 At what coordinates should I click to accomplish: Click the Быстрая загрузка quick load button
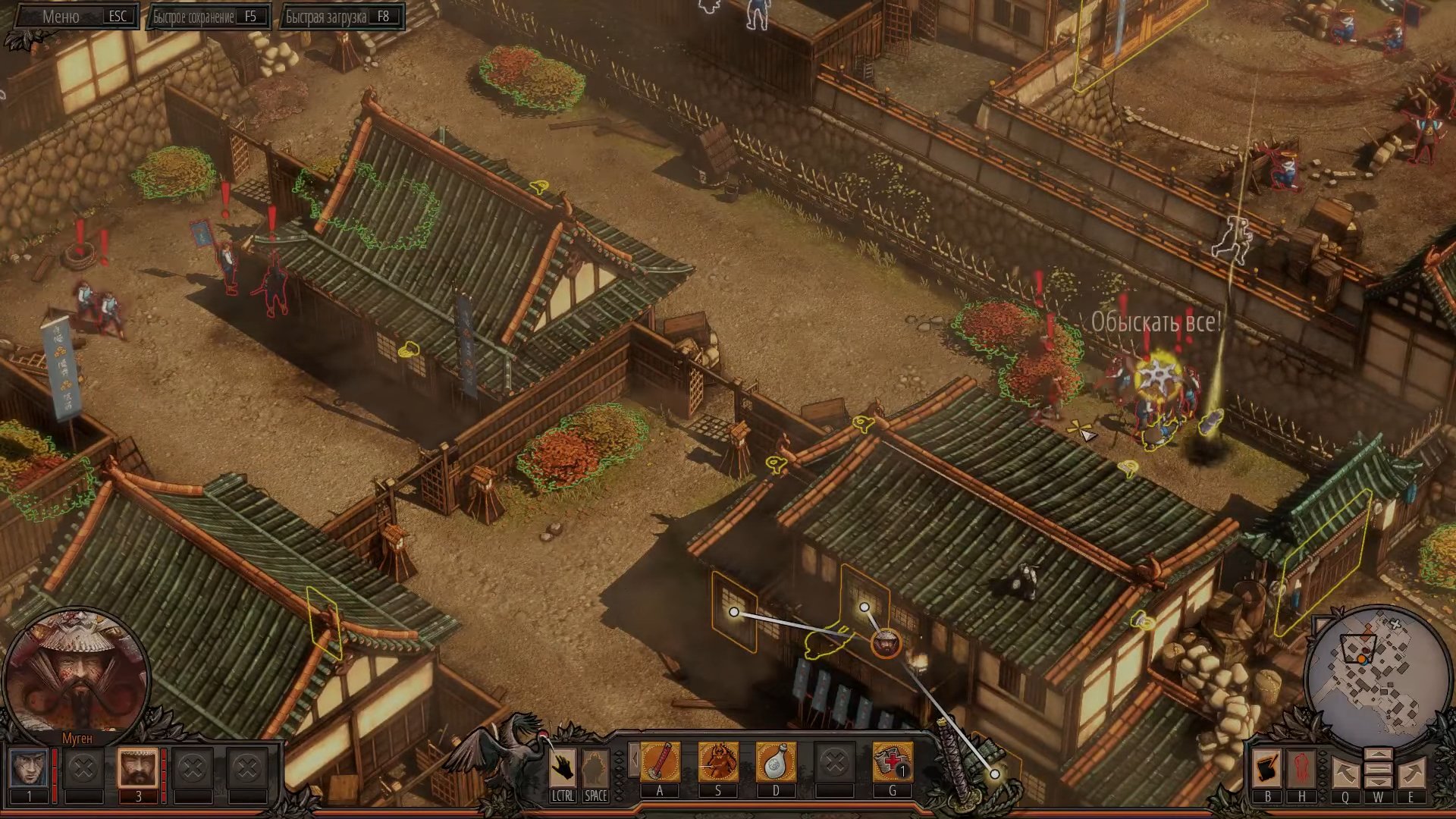[341, 17]
